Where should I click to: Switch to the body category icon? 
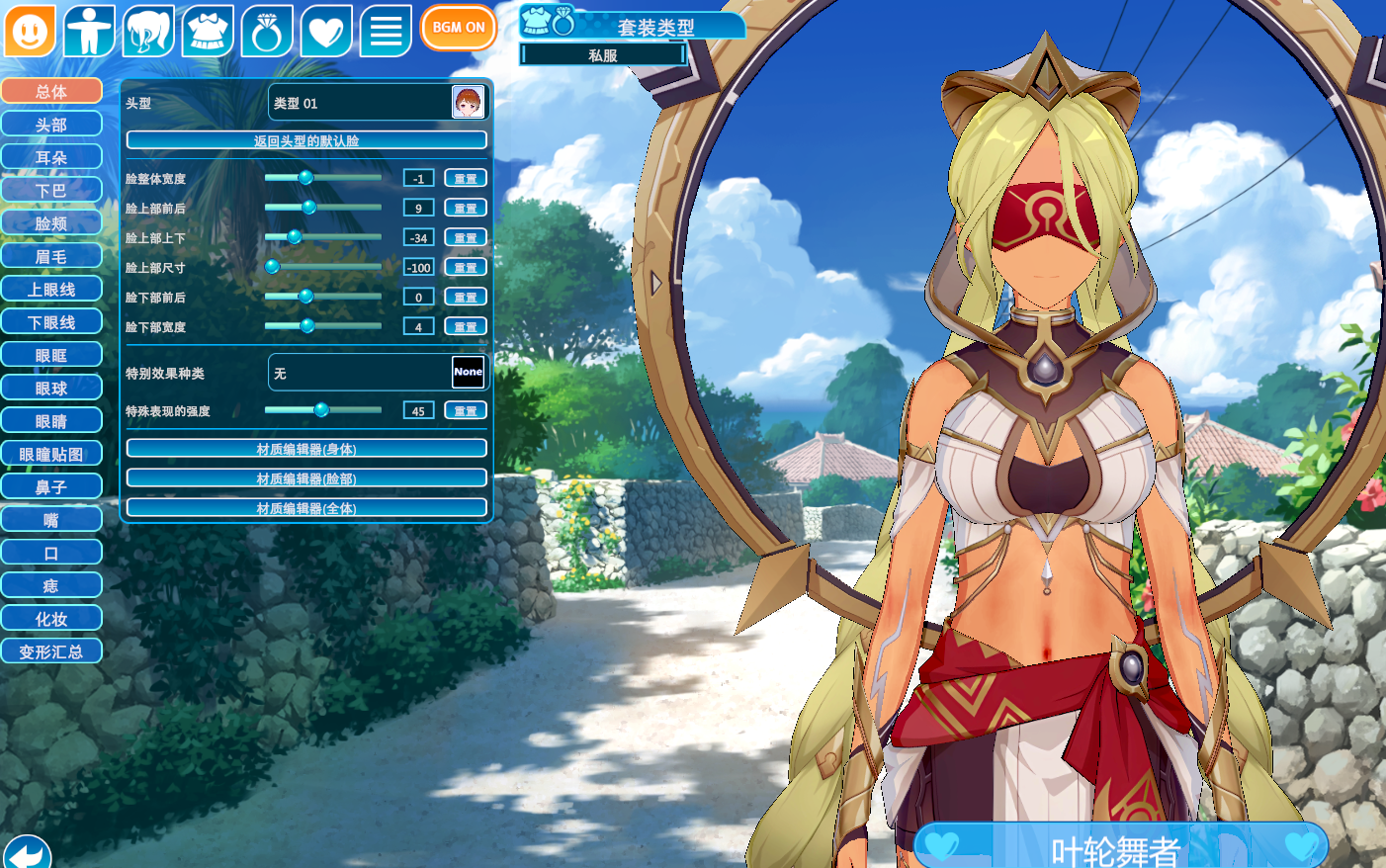(x=89, y=31)
